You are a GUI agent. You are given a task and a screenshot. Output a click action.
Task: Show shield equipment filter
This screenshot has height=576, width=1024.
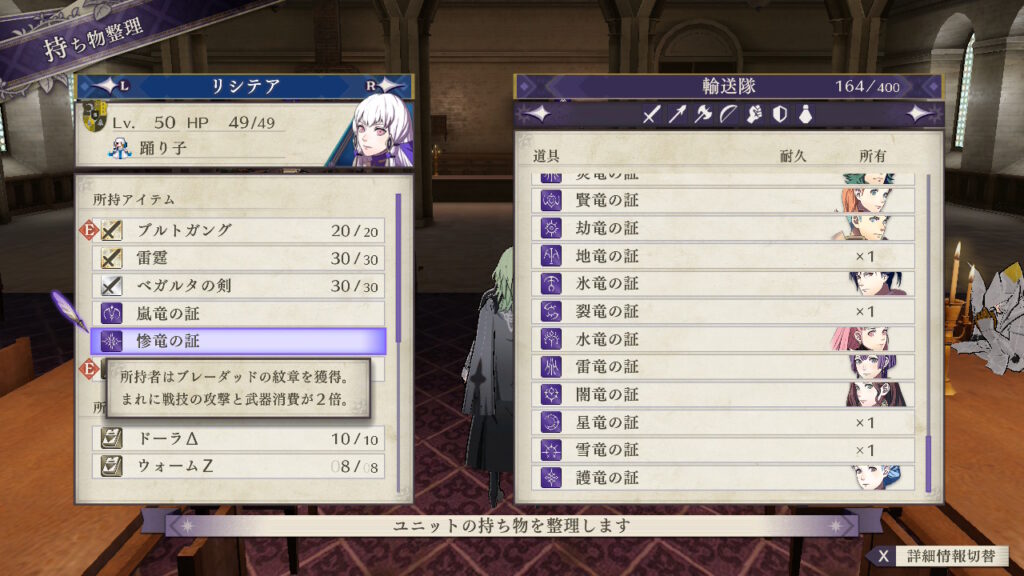coord(780,115)
